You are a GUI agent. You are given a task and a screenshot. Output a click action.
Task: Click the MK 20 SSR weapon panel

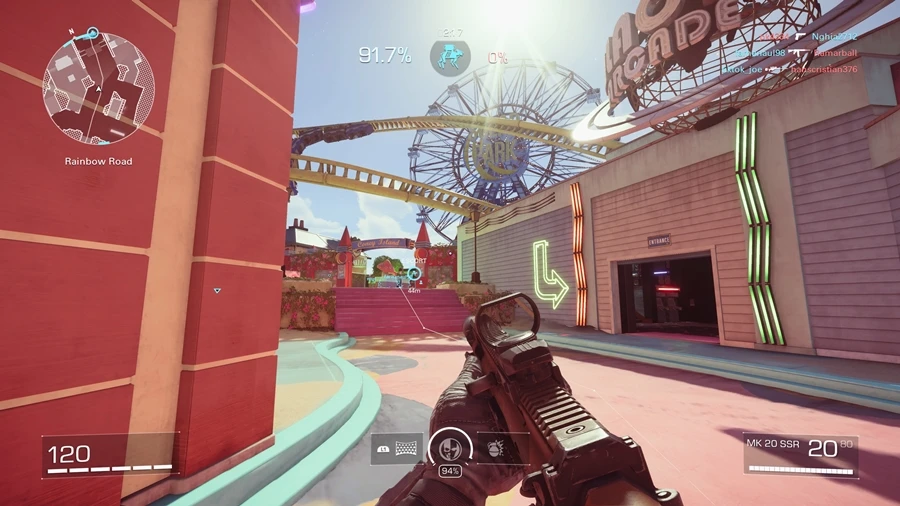coord(800,455)
